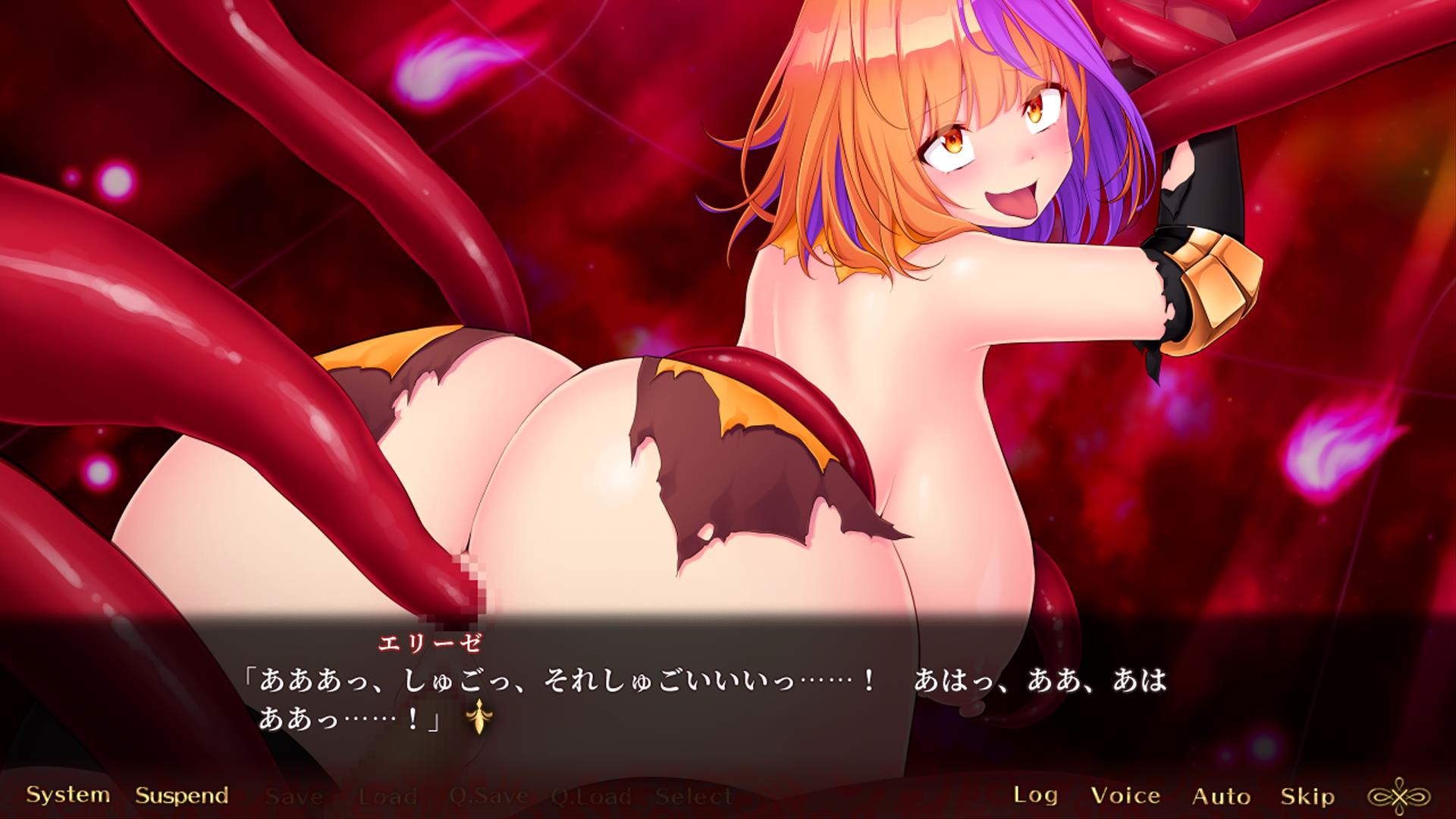The width and height of the screenshot is (1456, 819).
Task: Show the dialogue Log
Action: point(1035,795)
